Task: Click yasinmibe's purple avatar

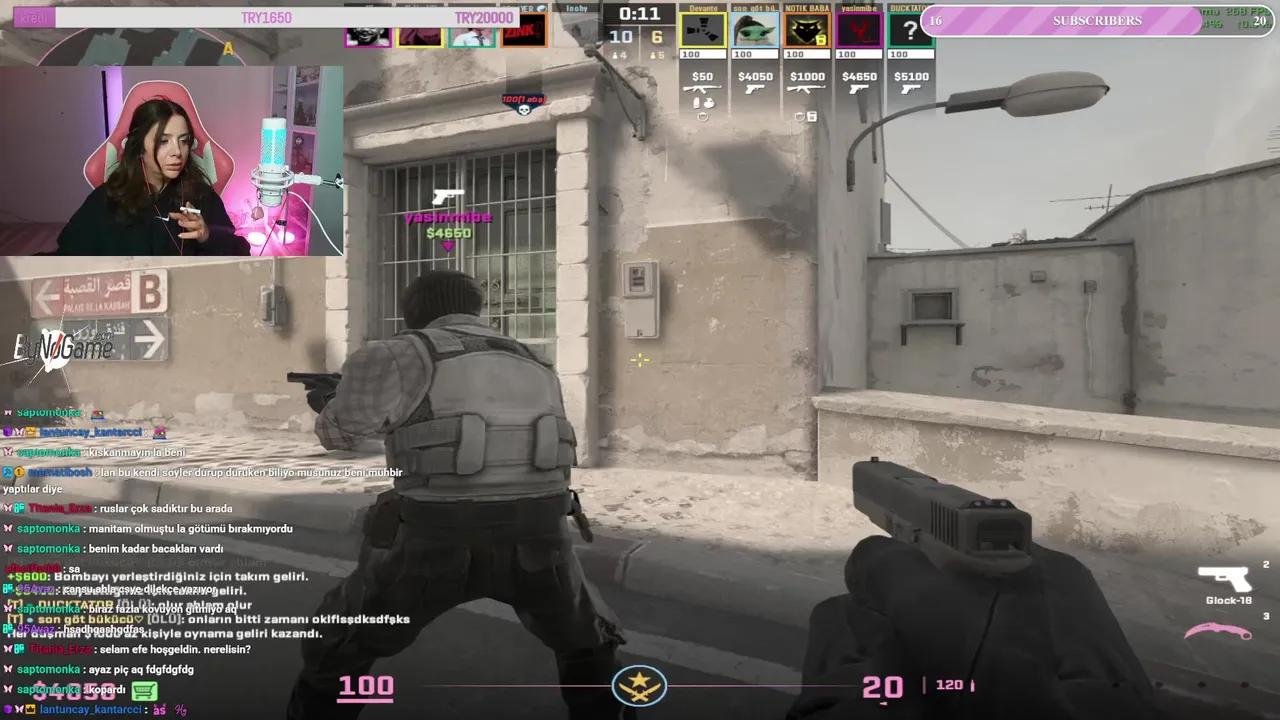Action: pos(858,28)
